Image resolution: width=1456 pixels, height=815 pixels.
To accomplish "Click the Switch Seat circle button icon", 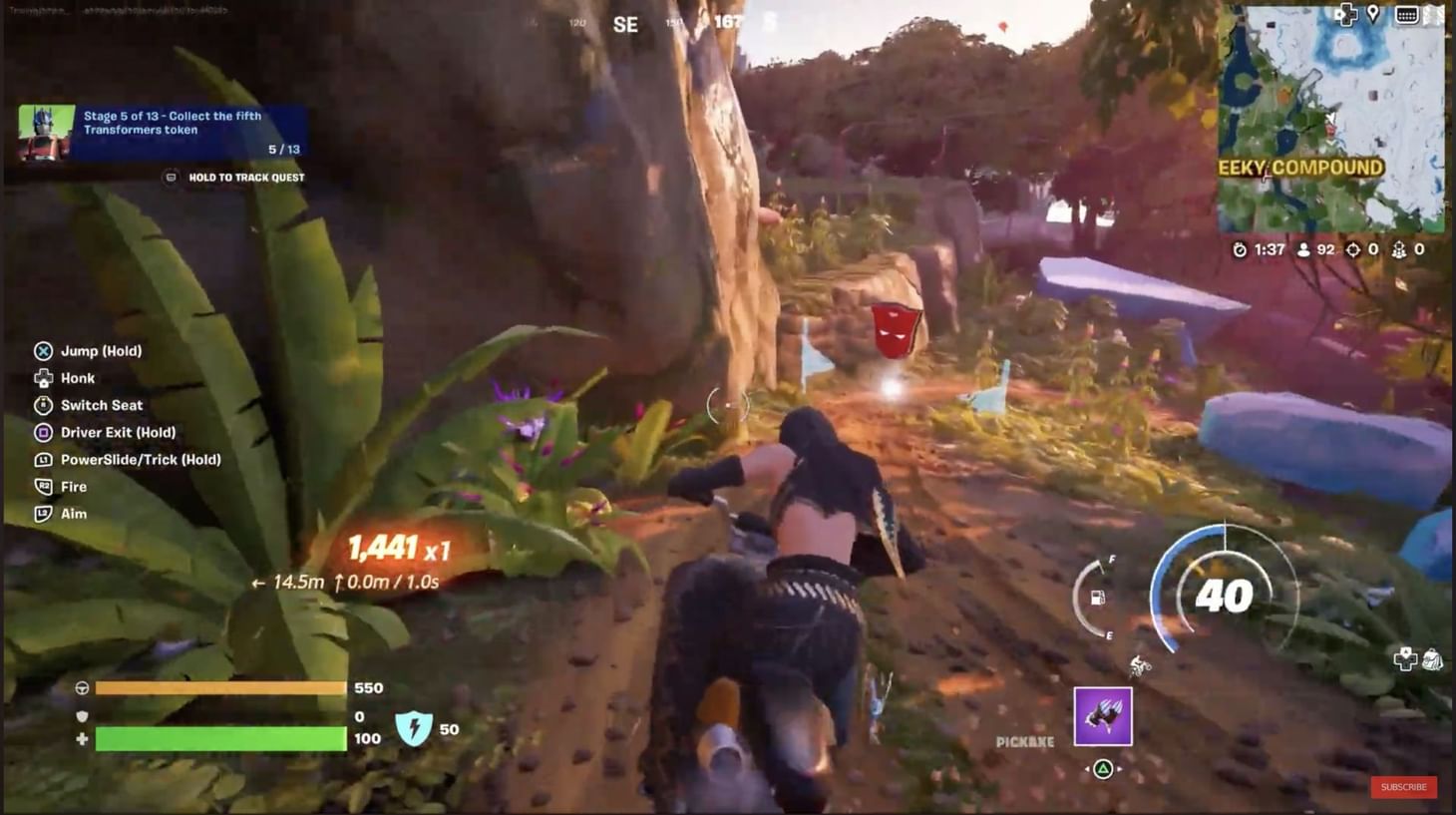I will coord(43,405).
